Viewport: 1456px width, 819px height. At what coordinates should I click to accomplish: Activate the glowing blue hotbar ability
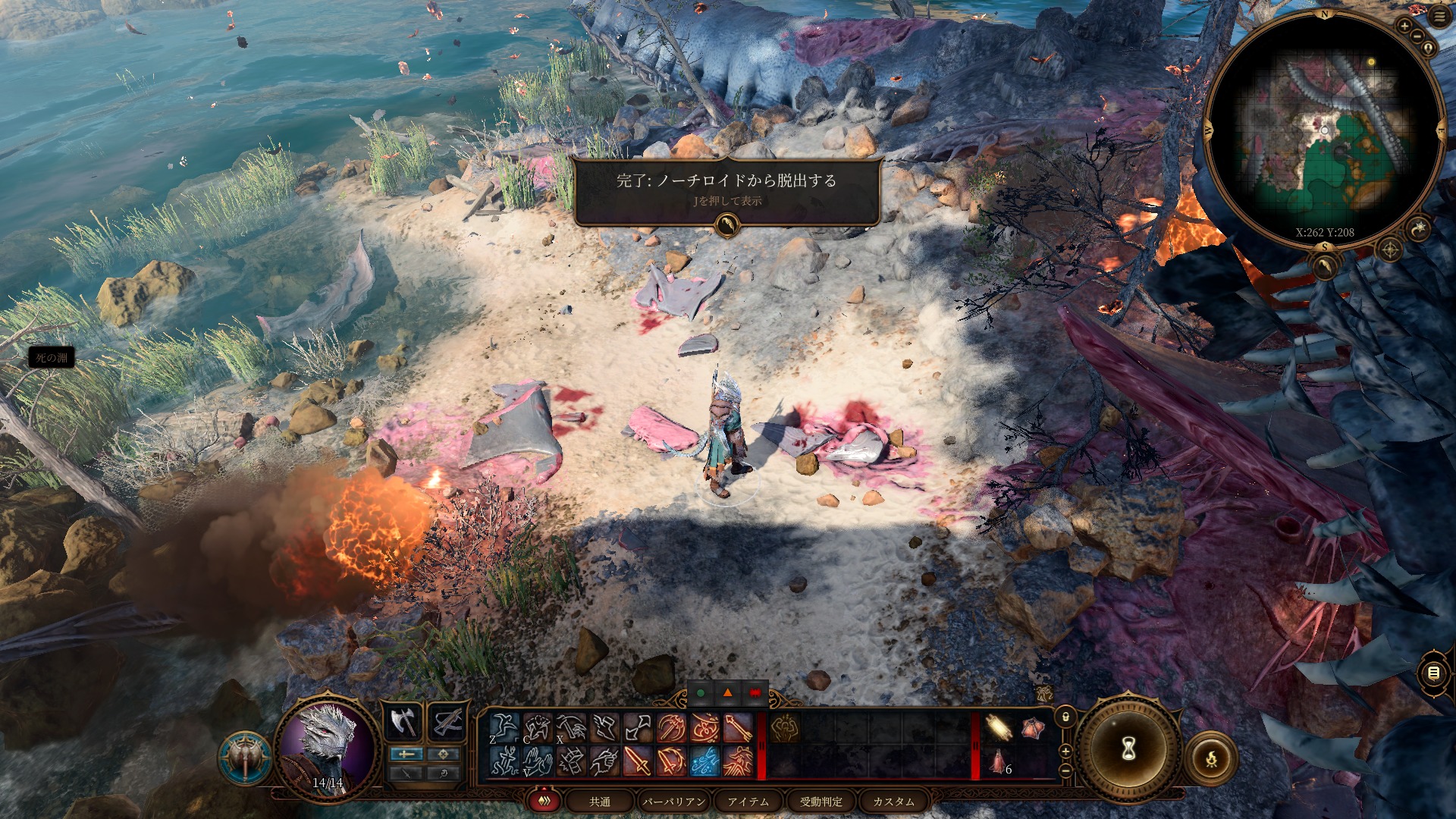click(704, 761)
